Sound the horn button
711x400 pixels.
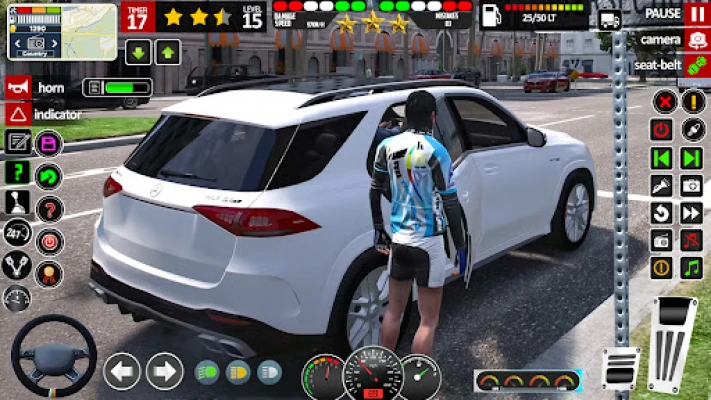[17, 87]
